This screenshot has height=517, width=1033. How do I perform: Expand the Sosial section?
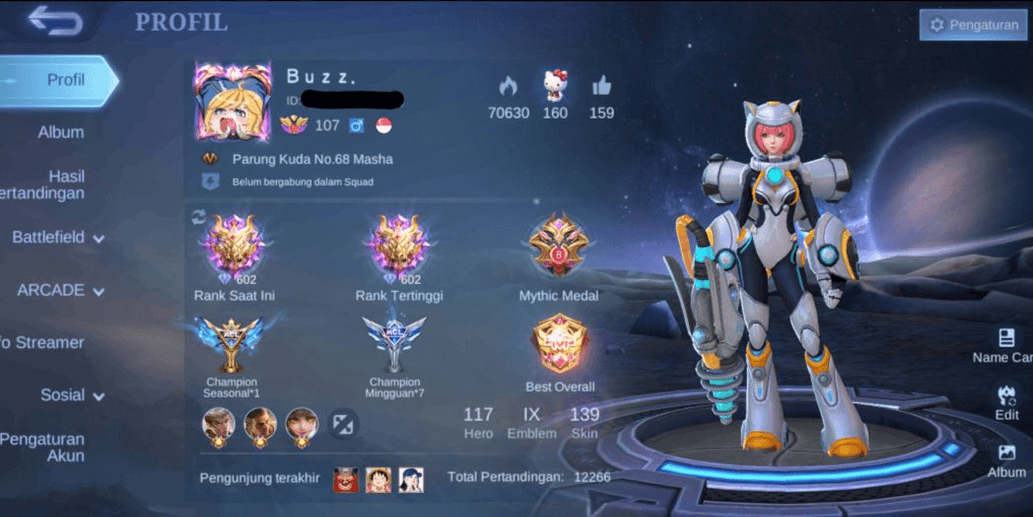[x=72, y=395]
